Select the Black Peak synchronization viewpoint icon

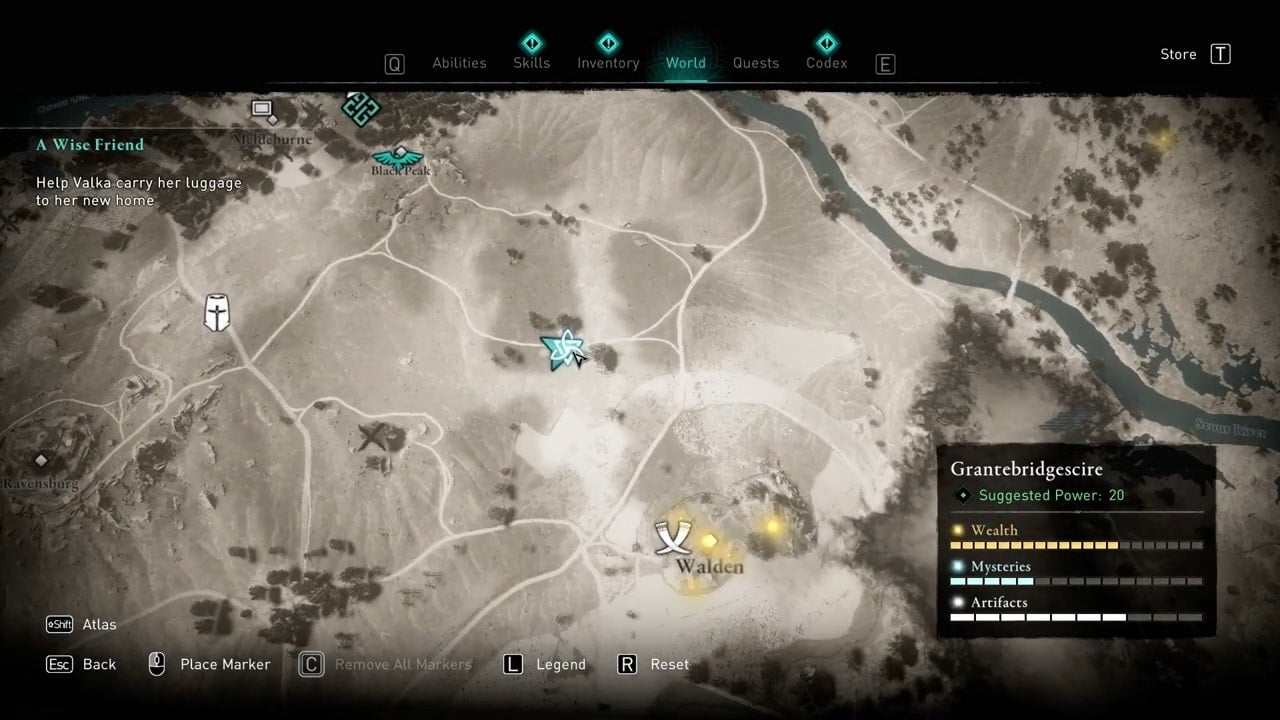point(399,155)
